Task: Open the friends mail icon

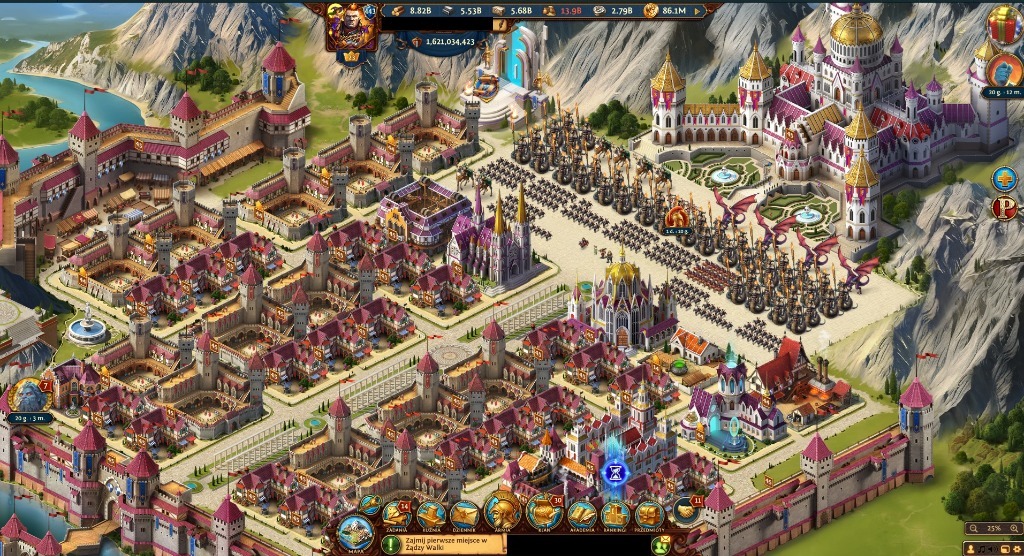Action: 661,544
